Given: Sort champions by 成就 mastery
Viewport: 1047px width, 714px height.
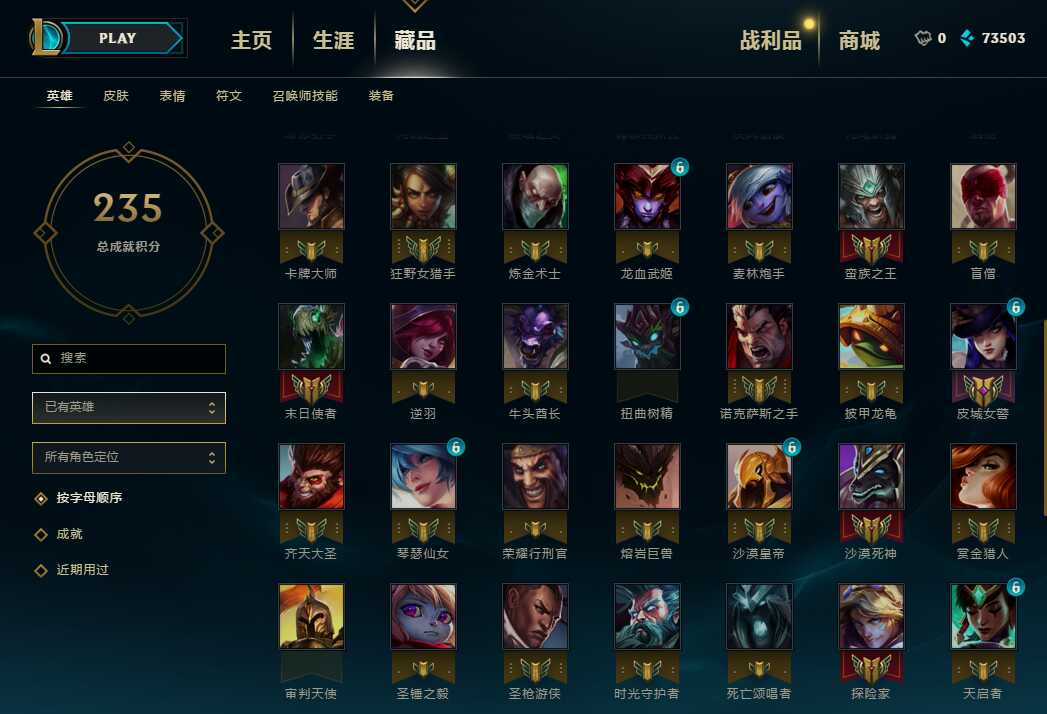Looking at the screenshot, I should [69, 534].
